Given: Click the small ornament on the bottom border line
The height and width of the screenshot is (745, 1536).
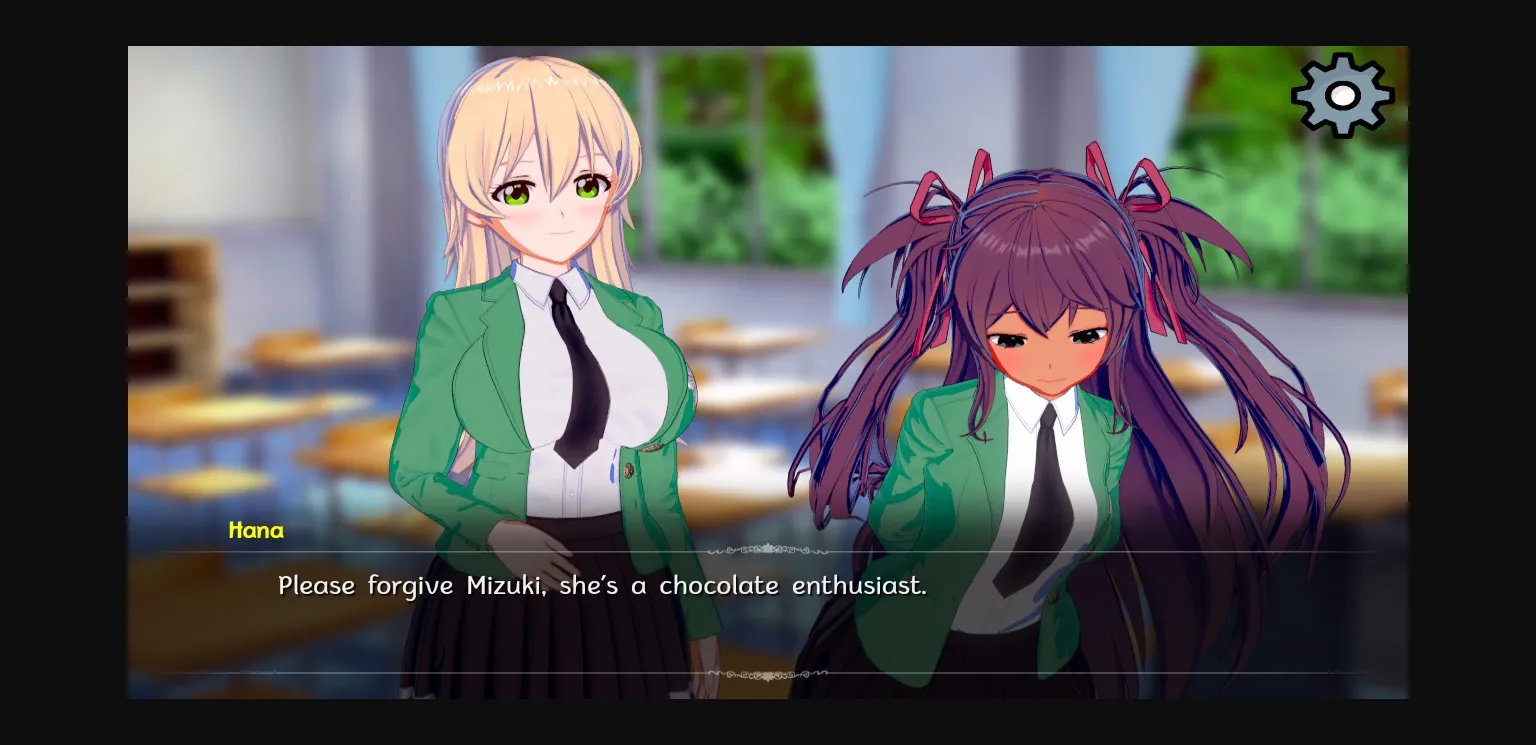Looking at the screenshot, I should (x=767, y=673).
